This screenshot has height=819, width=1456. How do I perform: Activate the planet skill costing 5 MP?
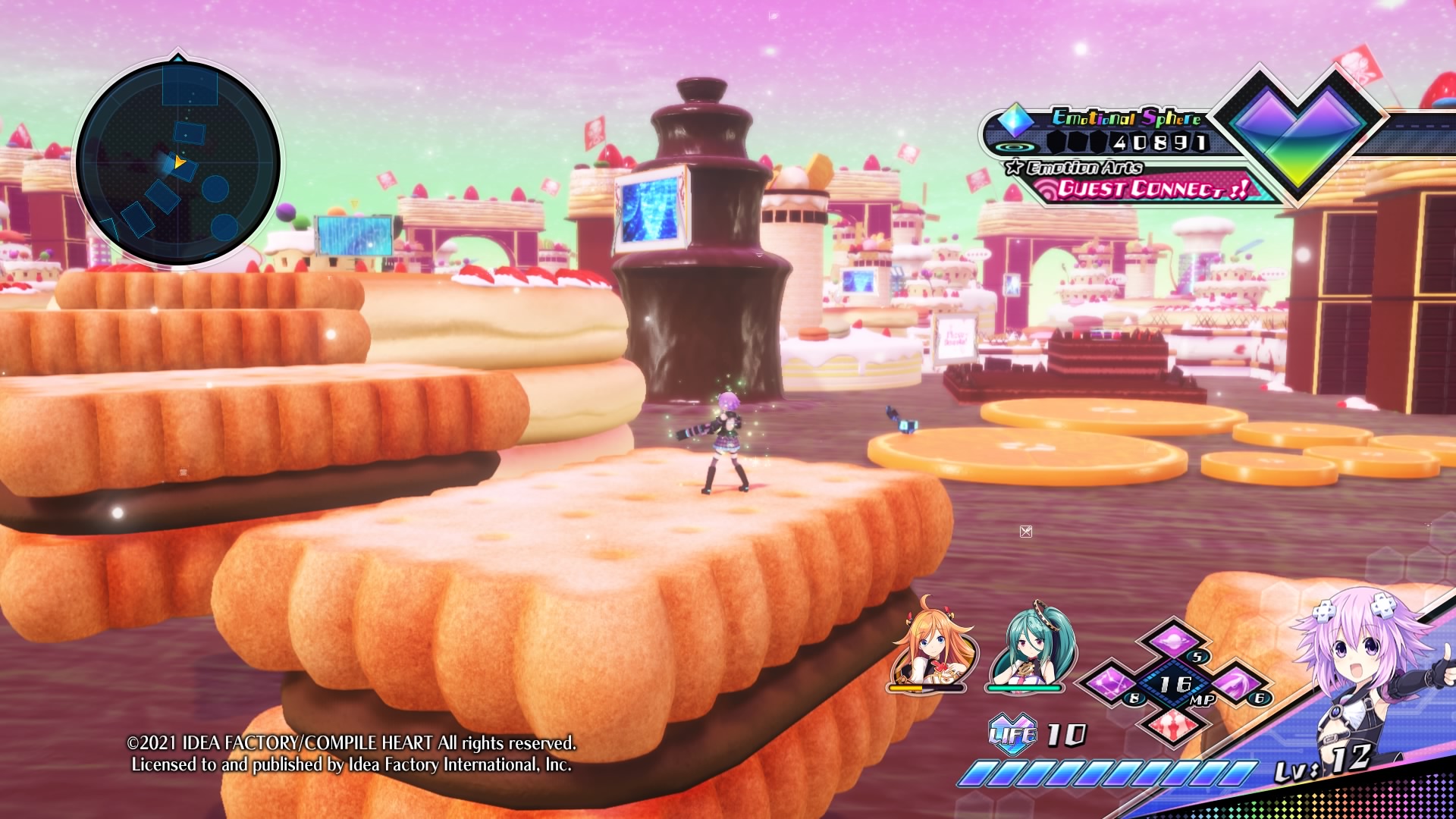(1172, 641)
